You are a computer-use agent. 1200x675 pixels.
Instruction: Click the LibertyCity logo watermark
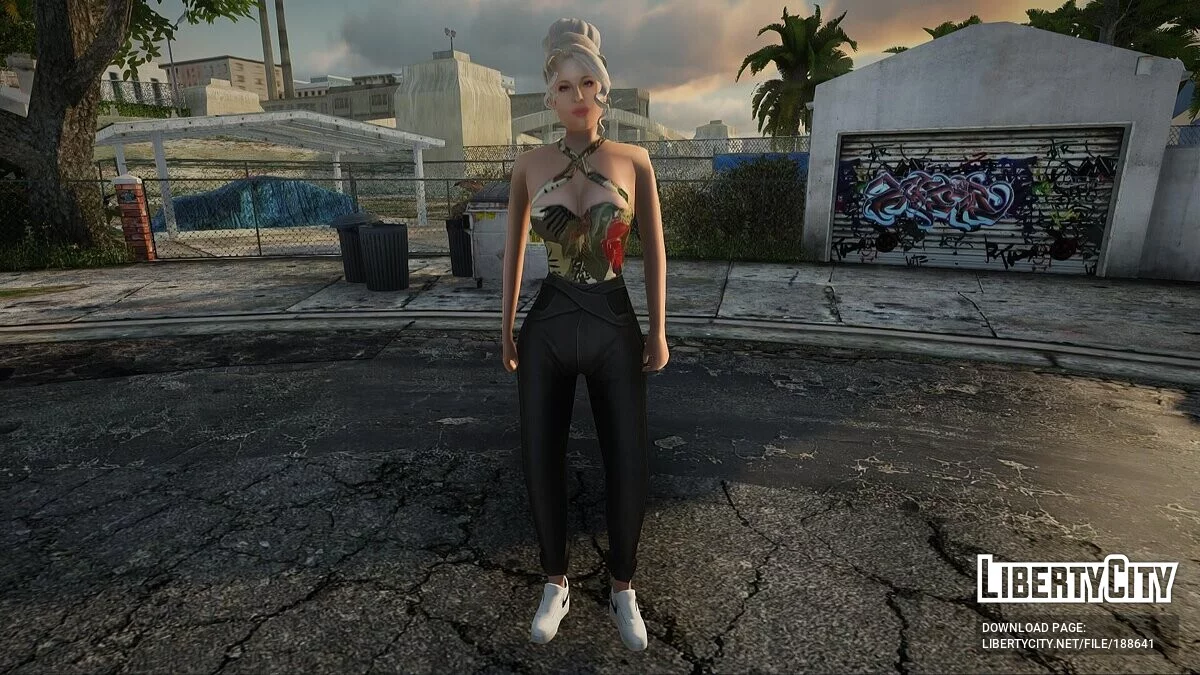[1077, 580]
